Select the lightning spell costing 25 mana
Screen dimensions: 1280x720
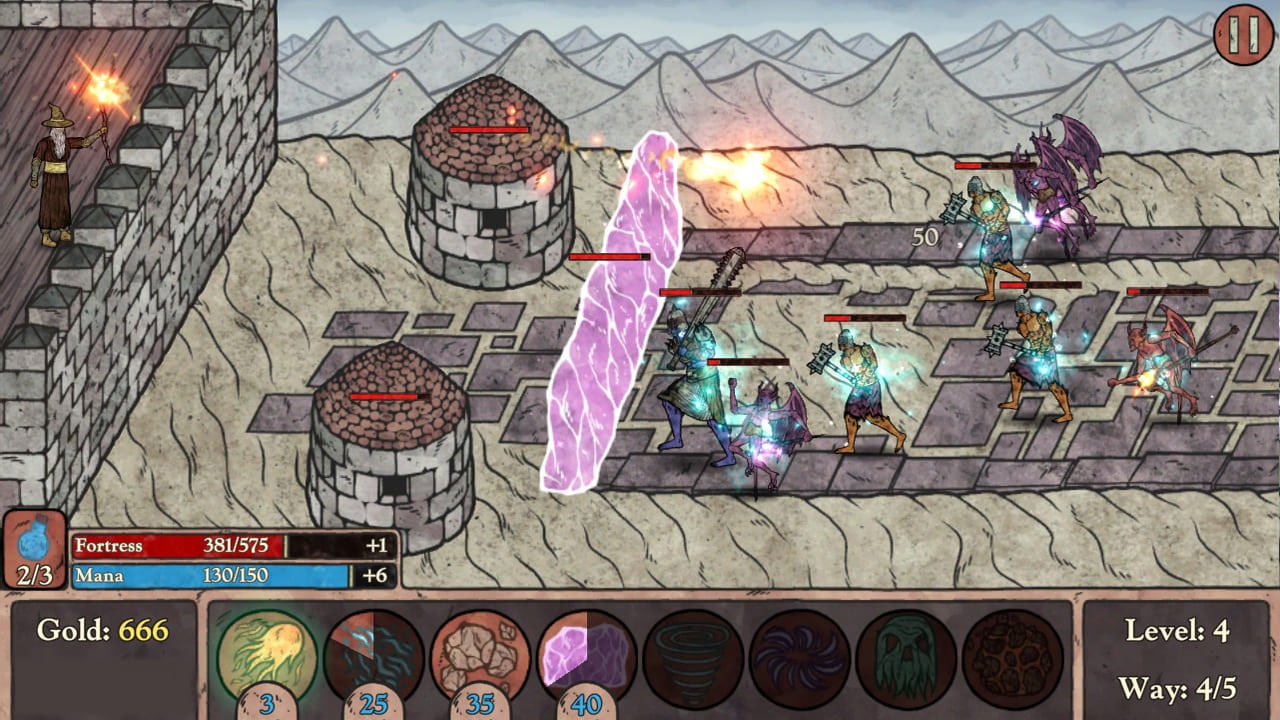[375, 655]
